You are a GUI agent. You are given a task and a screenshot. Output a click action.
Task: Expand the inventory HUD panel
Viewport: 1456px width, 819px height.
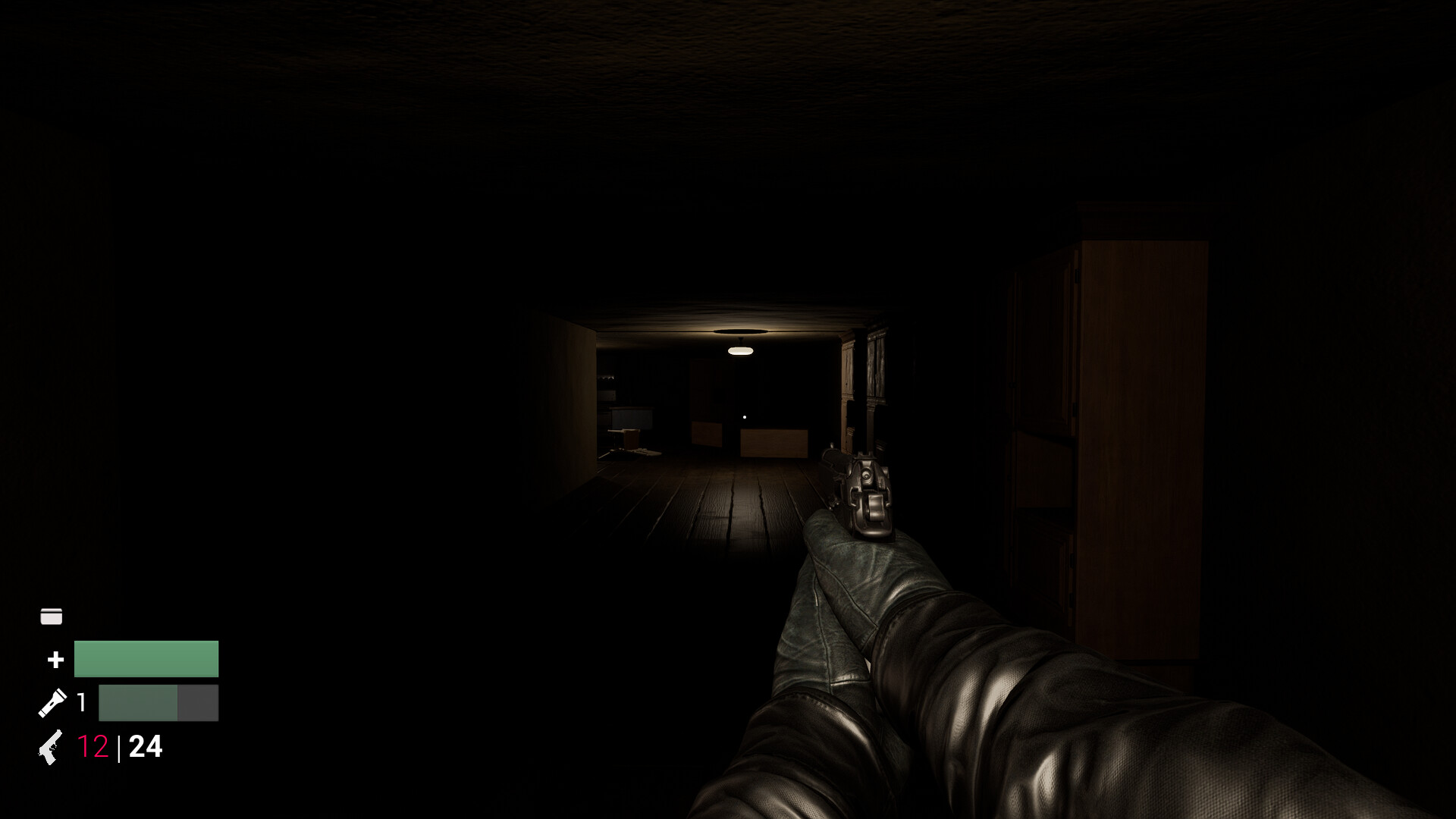50,615
